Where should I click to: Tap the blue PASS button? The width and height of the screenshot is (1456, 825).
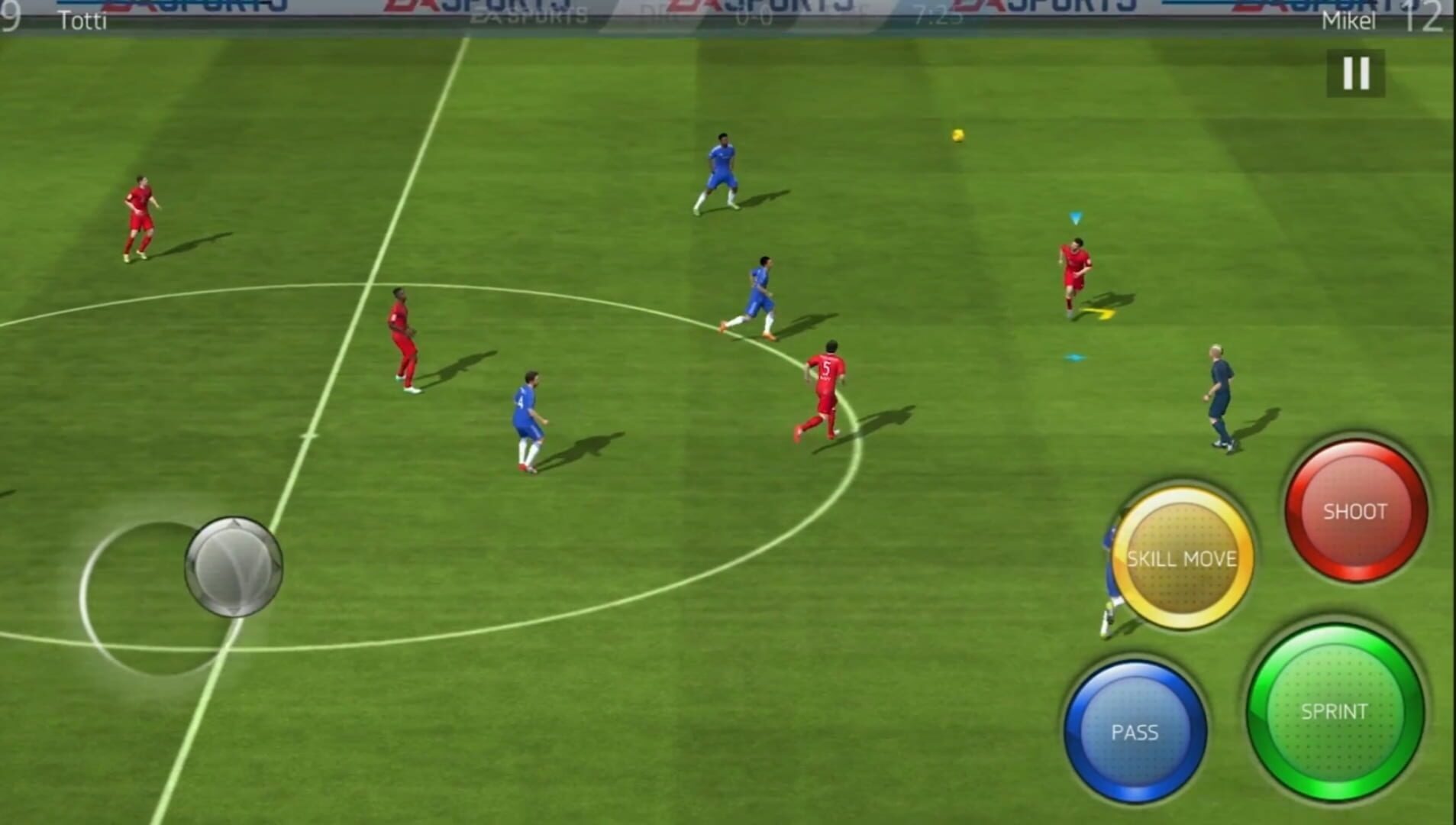[x=1135, y=731]
